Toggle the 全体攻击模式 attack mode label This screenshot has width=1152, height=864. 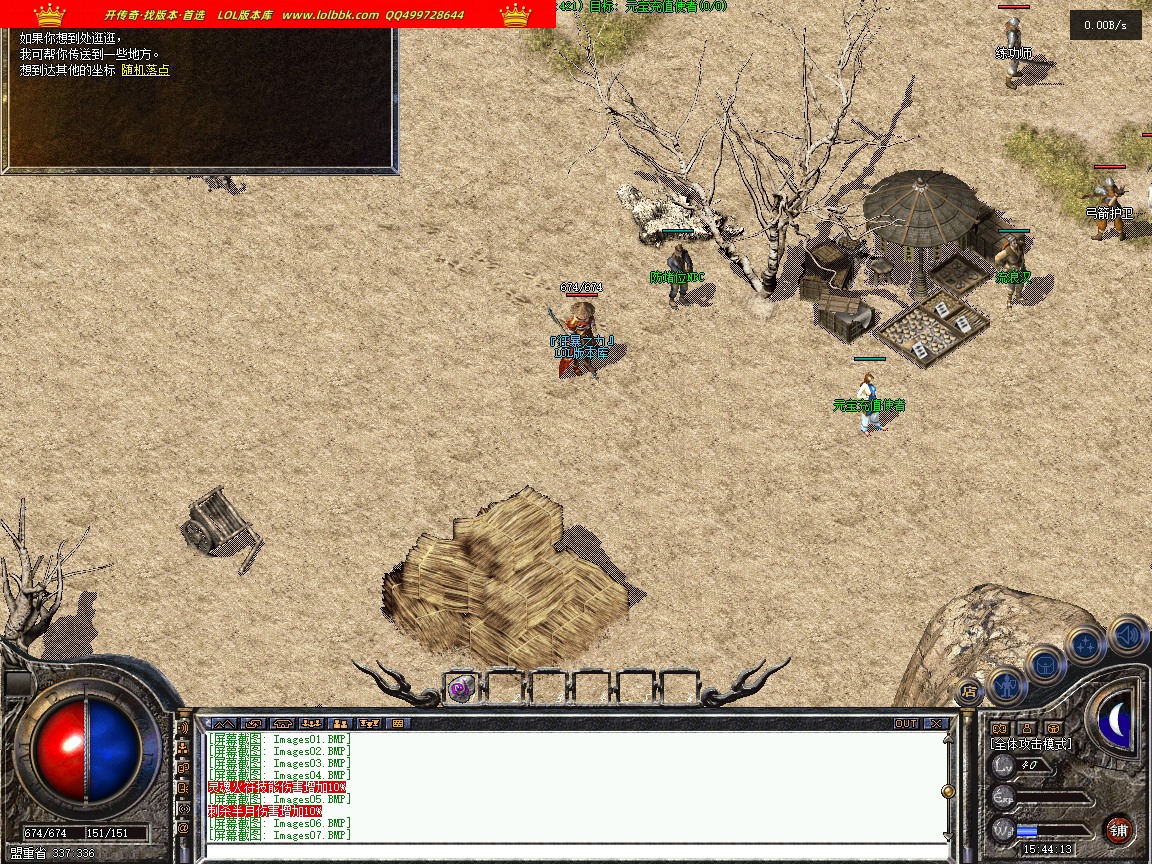point(1031,744)
